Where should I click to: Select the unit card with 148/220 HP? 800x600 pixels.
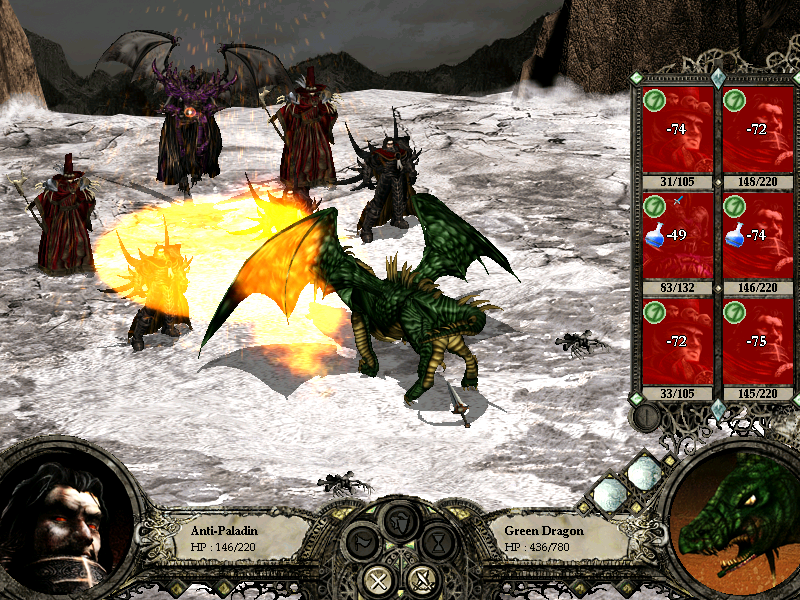click(x=757, y=131)
